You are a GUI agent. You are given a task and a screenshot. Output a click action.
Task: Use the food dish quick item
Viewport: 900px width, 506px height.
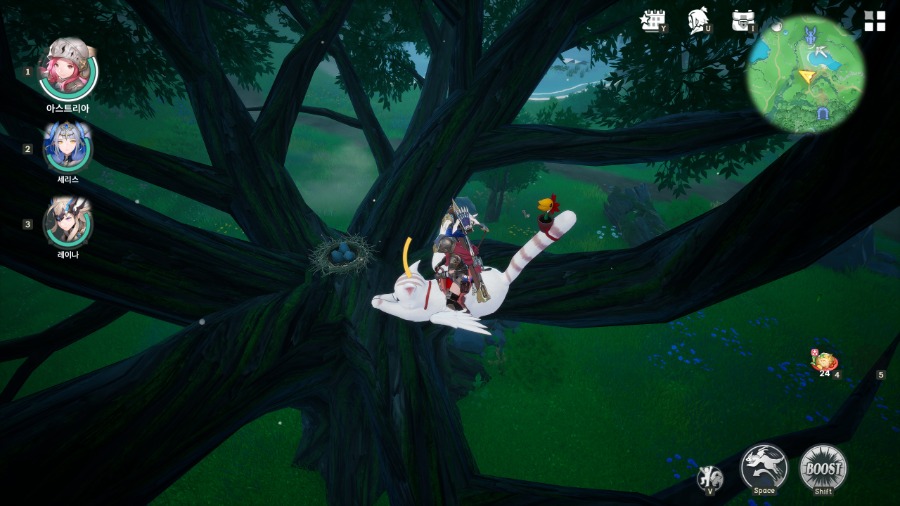825,363
